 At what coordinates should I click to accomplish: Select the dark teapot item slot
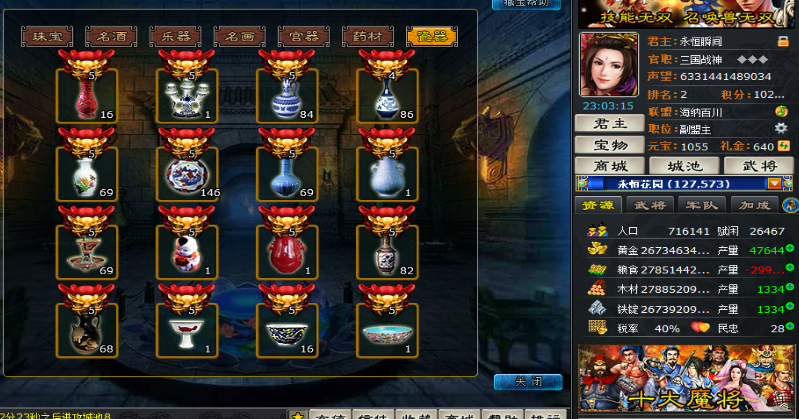pyautogui.click(x=88, y=329)
